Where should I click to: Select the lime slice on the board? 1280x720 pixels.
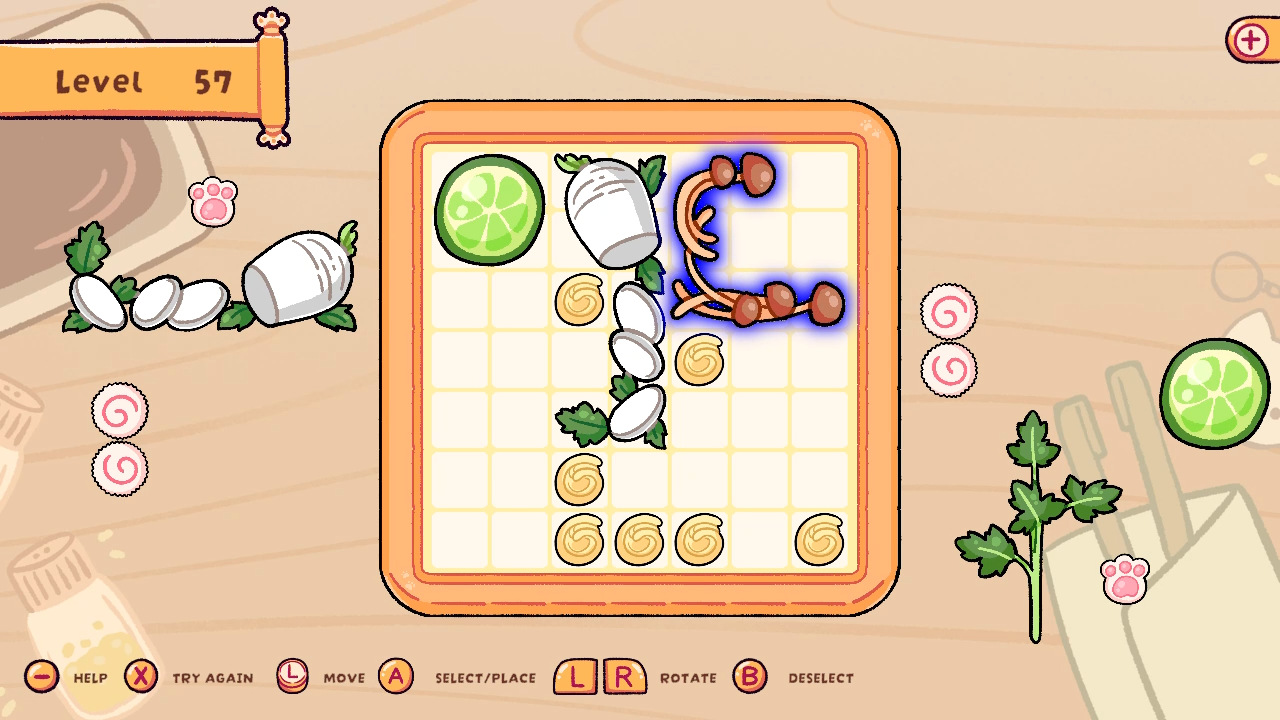(x=490, y=210)
